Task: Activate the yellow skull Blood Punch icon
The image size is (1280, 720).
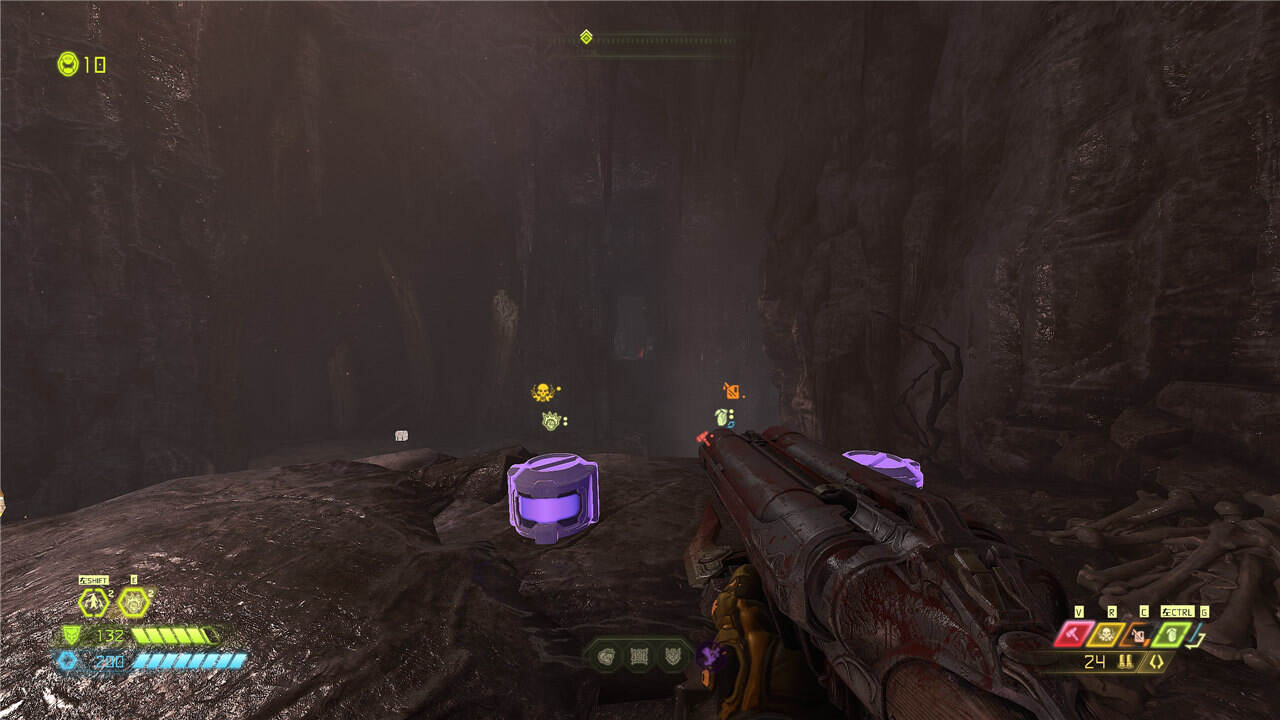Action: (1106, 634)
